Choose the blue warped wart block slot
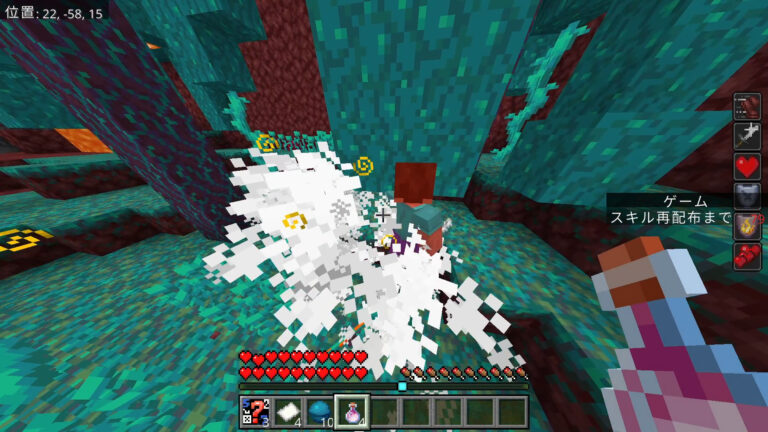The height and width of the screenshot is (432, 768). pos(318,411)
